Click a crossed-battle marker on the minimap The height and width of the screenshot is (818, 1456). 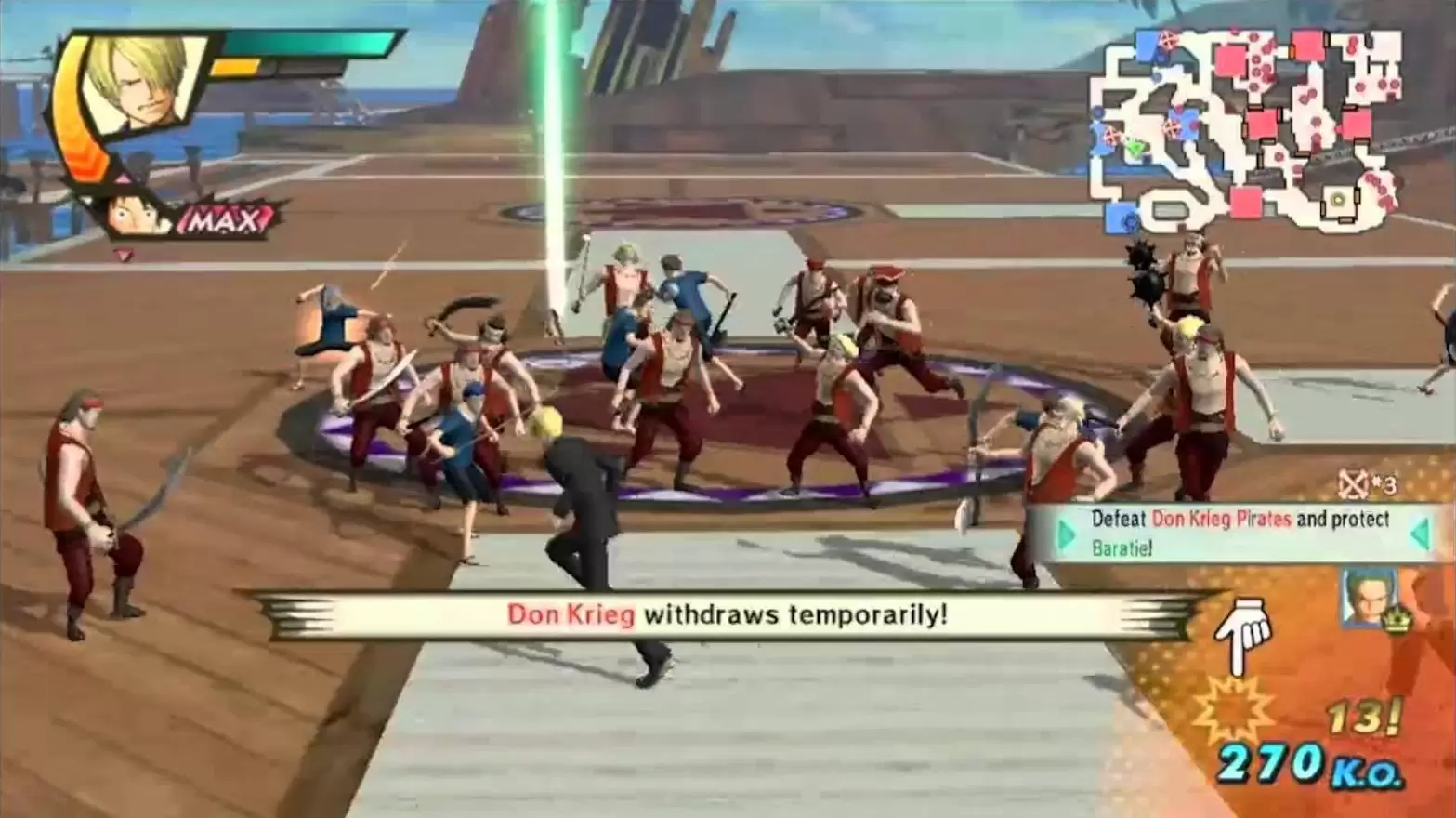[1169, 39]
